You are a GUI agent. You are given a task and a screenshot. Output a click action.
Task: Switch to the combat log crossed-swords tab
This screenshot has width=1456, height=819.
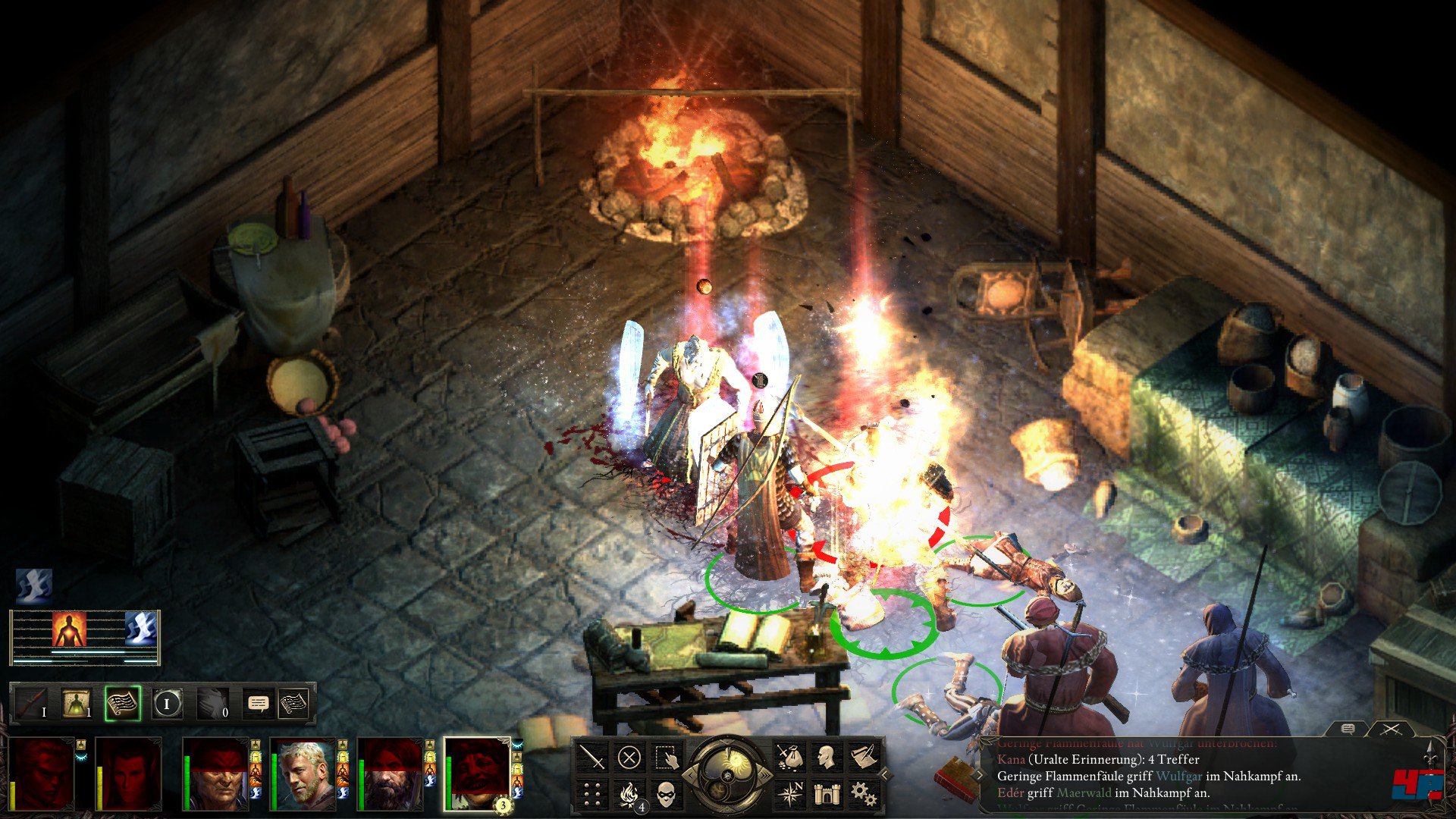(1390, 729)
